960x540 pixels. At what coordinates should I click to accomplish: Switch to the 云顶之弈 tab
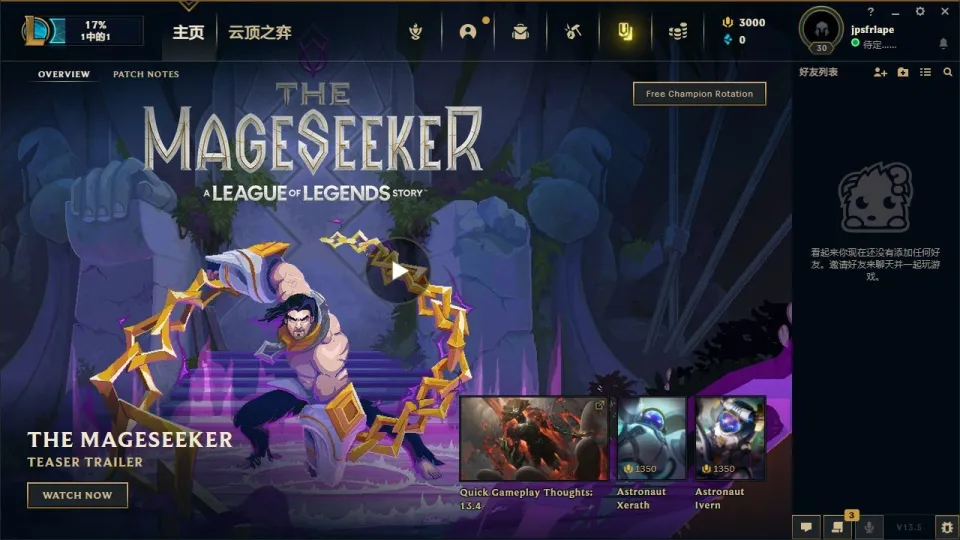click(x=260, y=32)
